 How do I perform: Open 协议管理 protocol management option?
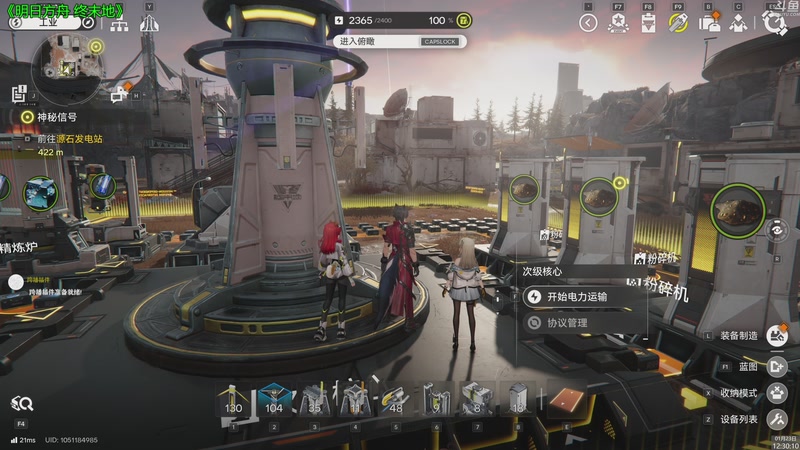coord(566,323)
